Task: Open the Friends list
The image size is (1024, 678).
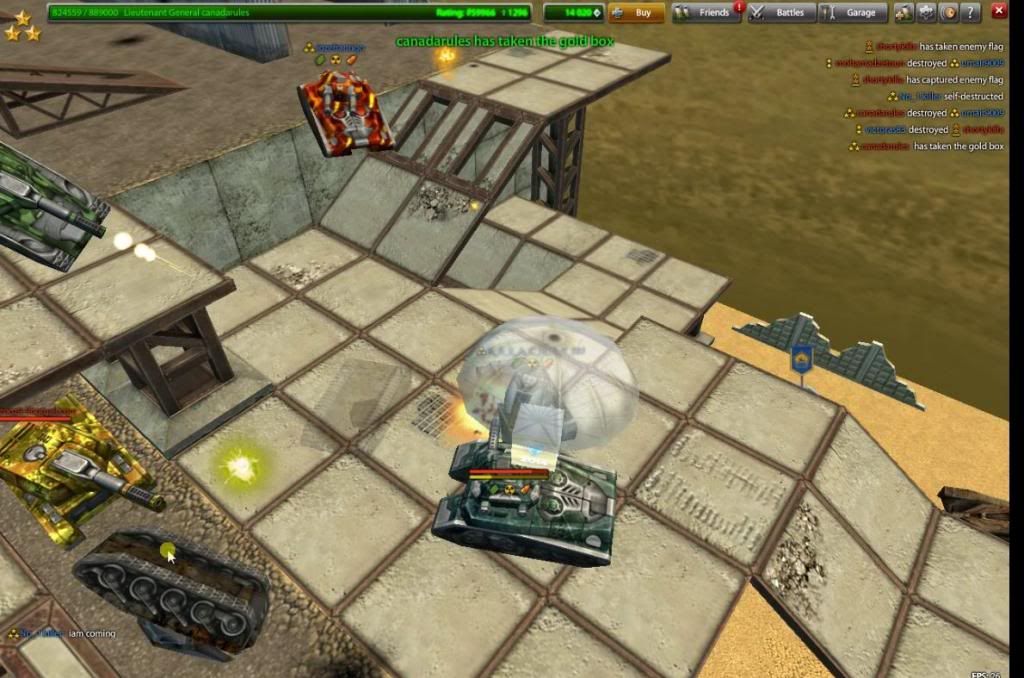Action: [x=706, y=13]
